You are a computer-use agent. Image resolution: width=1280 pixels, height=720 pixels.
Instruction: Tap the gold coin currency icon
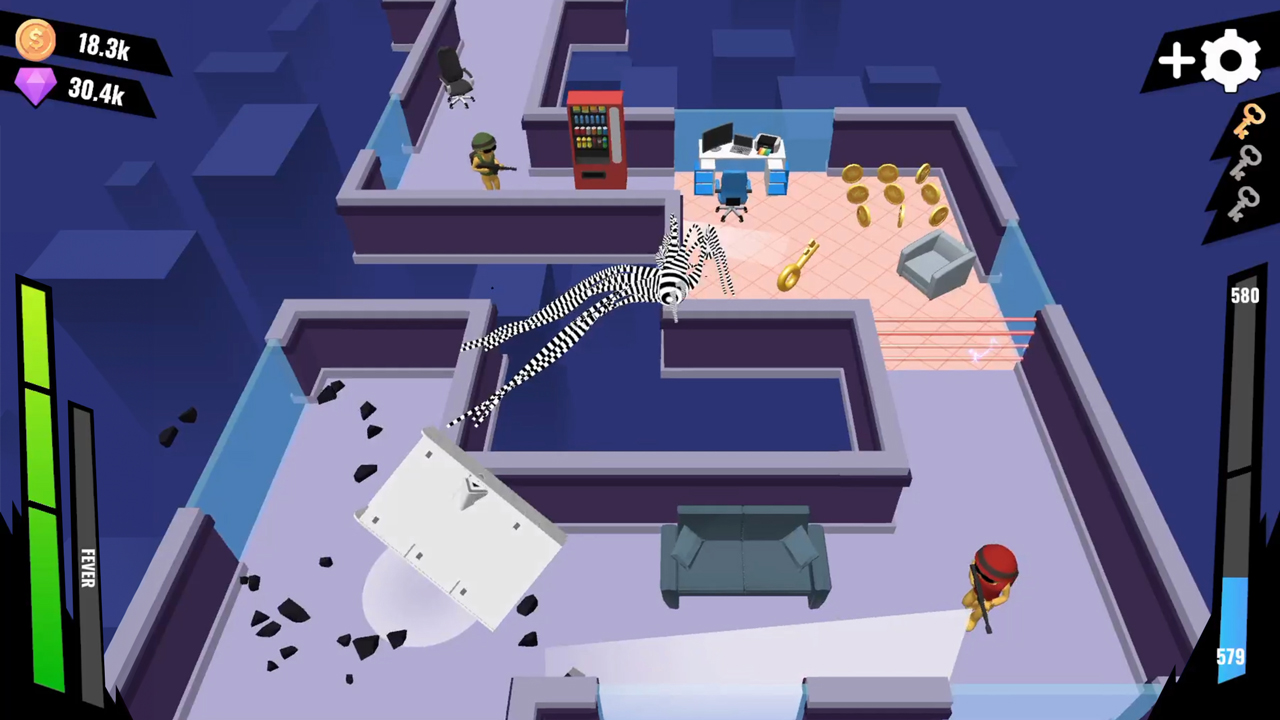[34, 40]
